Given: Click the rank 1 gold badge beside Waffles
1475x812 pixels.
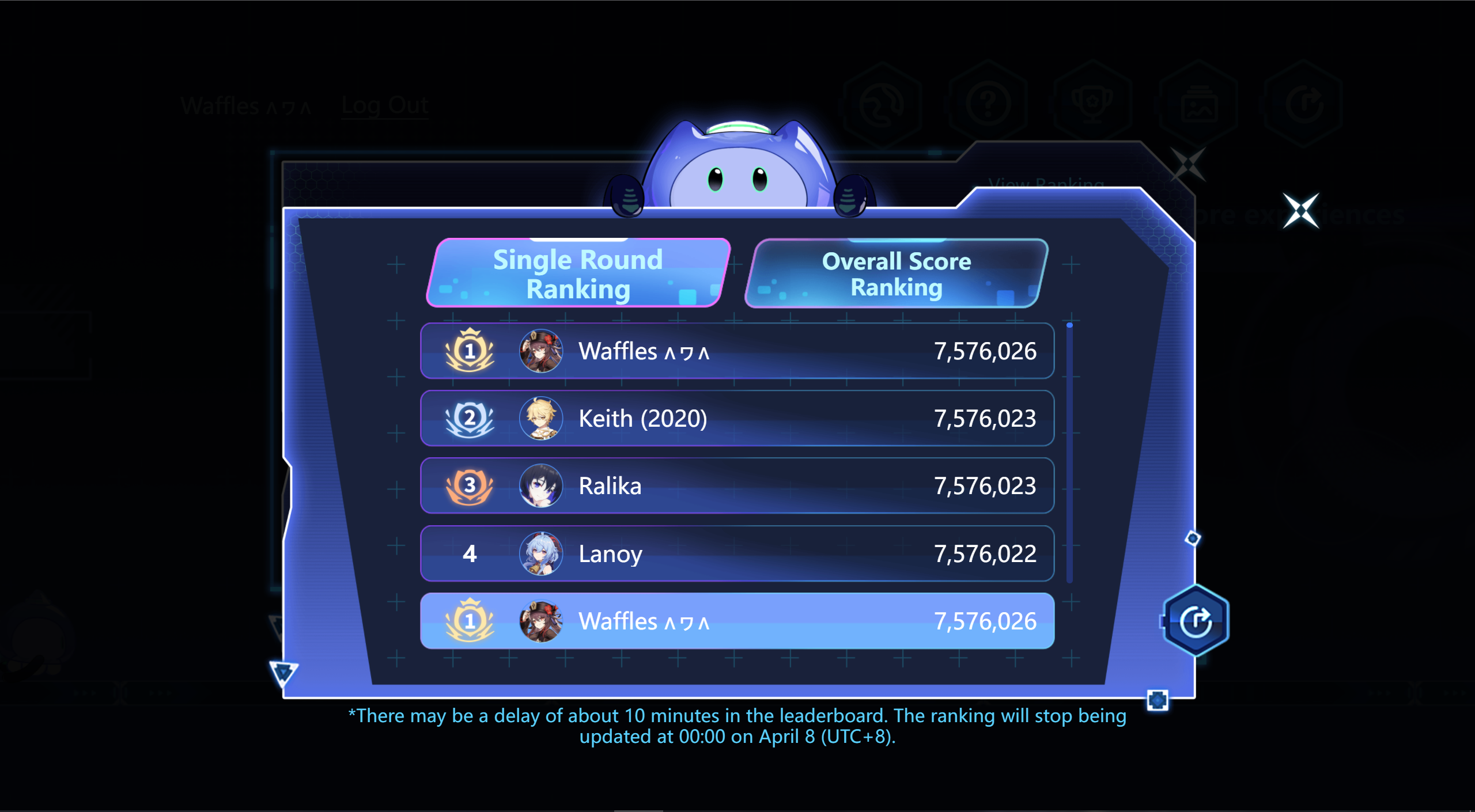Looking at the screenshot, I should click(x=470, y=351).
